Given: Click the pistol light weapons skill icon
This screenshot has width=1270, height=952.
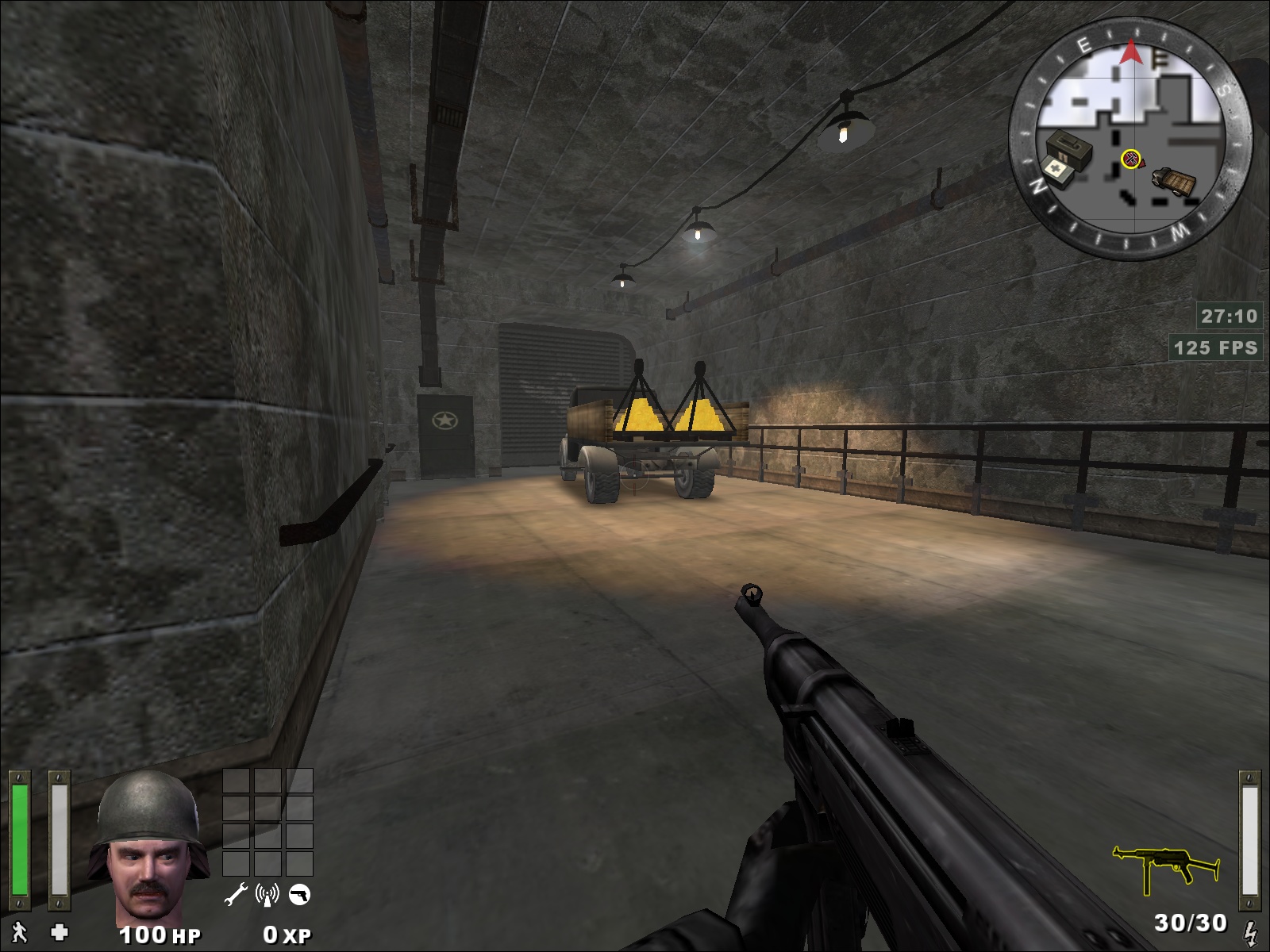Looking at the screenshot, I should click(299, 896).
